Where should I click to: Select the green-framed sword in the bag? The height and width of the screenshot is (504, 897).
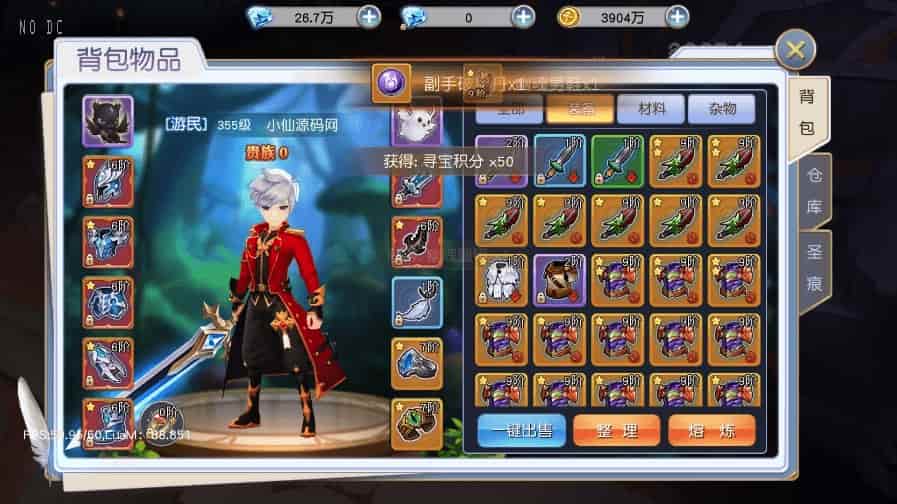617,161
